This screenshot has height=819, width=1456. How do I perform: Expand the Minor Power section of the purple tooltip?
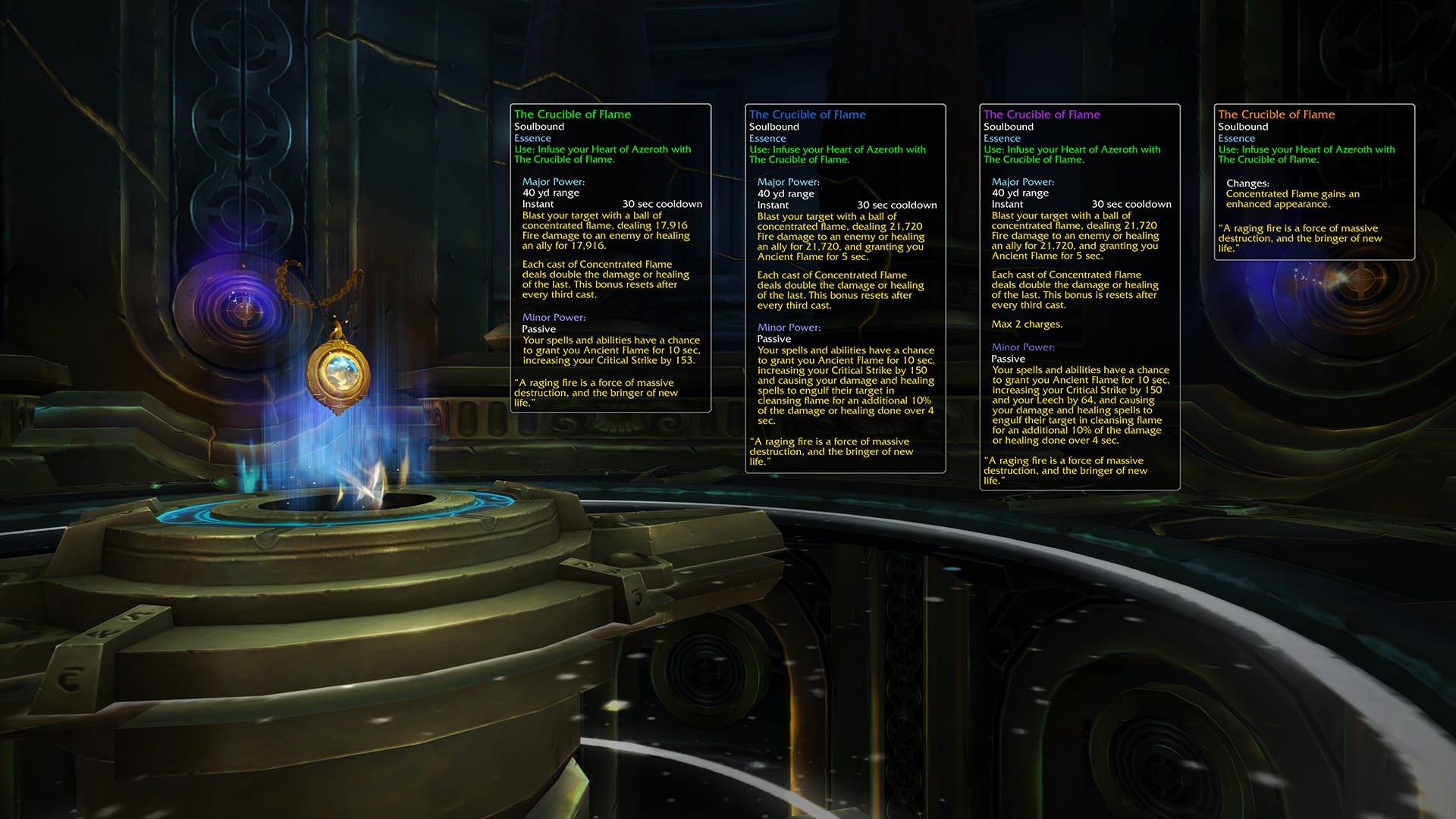click(x=1022, y=347)
